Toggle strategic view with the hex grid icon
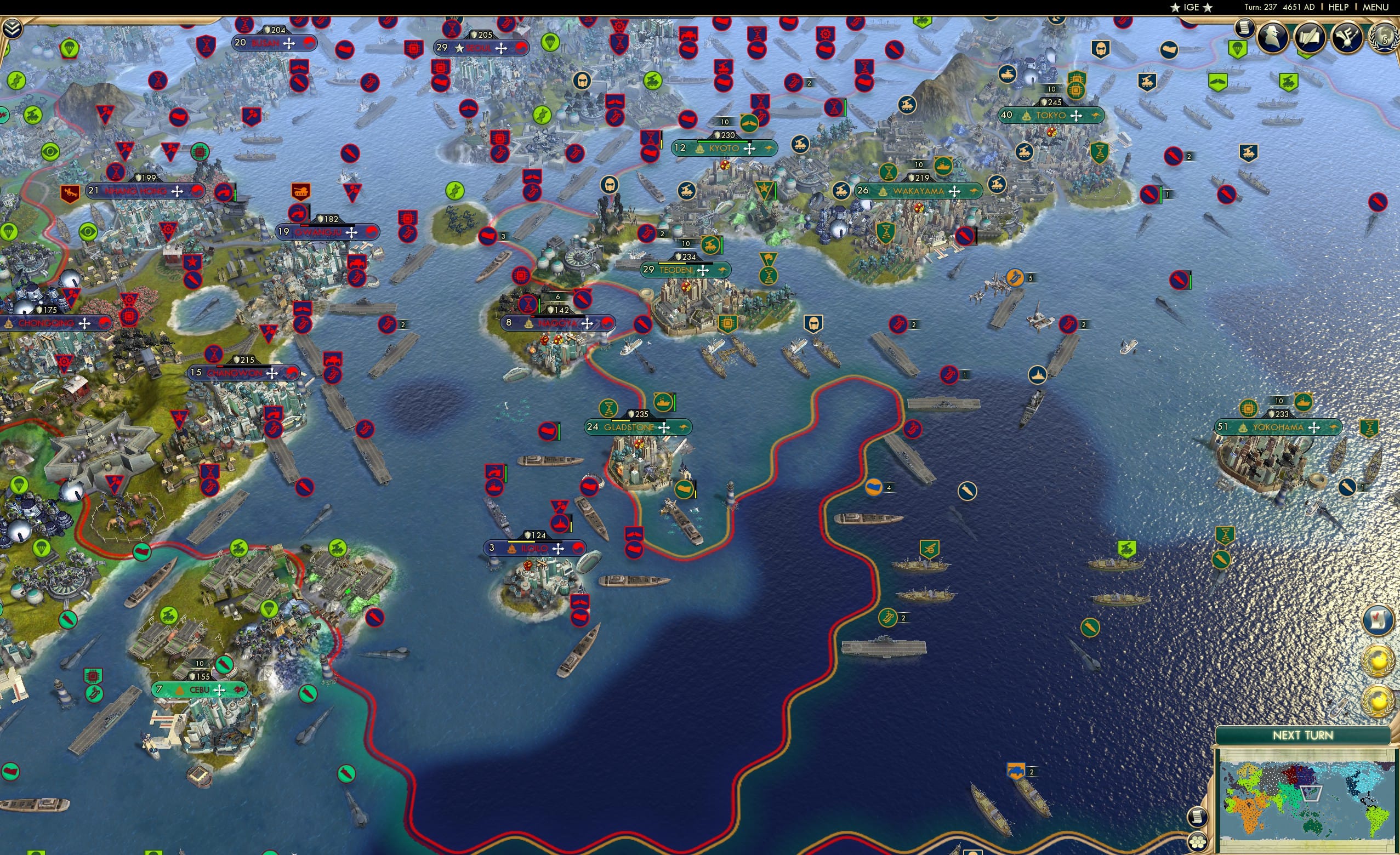The height and width of the screenshot is (855, 1400). (1198, 843)
